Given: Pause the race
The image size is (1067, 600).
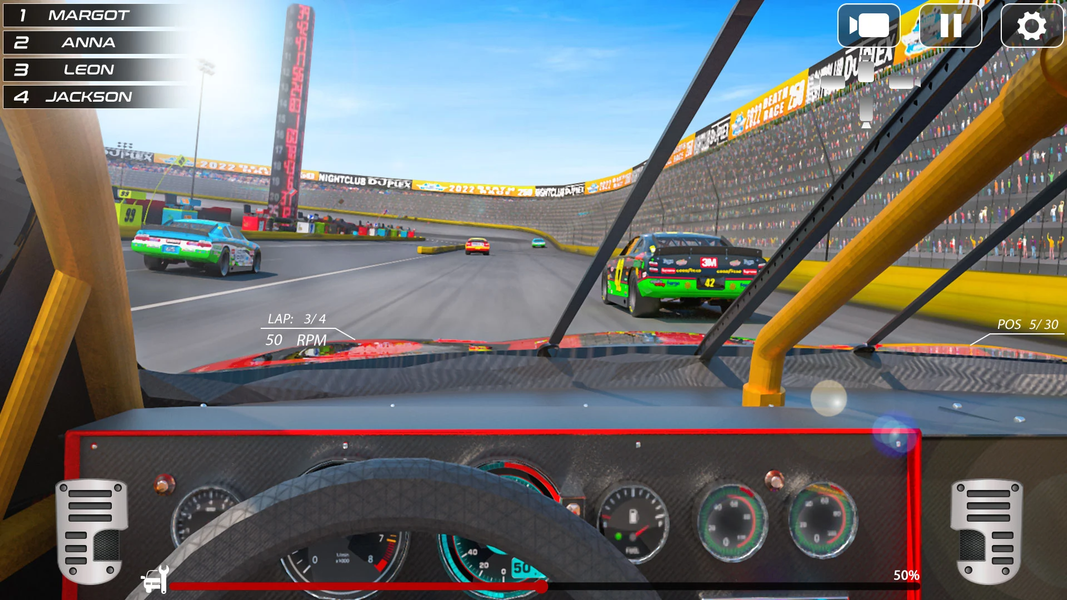Looking at the screenshot, I should point(950,26).
